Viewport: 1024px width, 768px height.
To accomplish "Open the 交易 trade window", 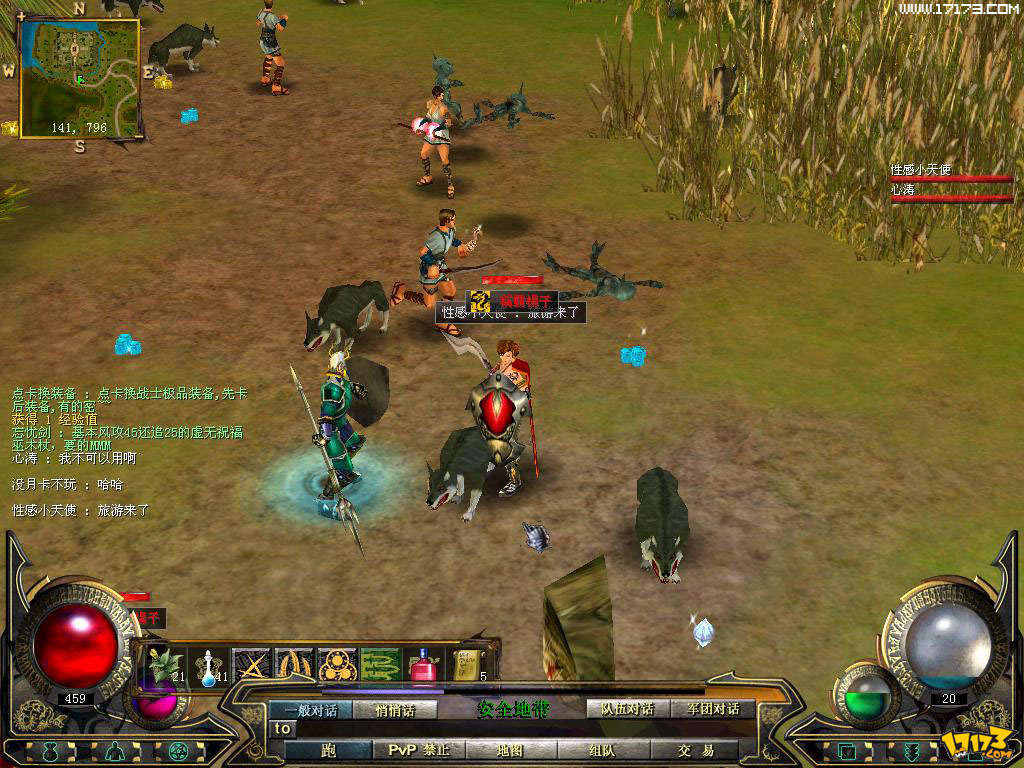I will pyautogui.click(x=695, y=750).
